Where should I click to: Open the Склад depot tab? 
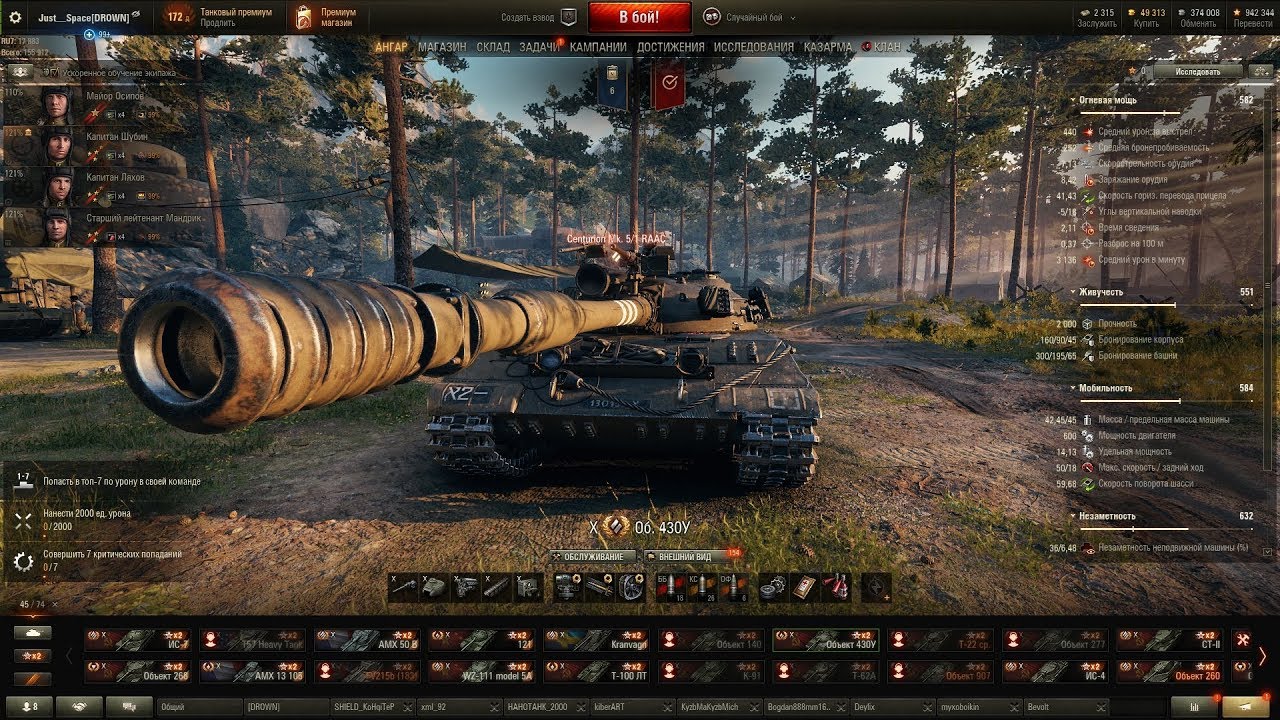tap(493, 47)
